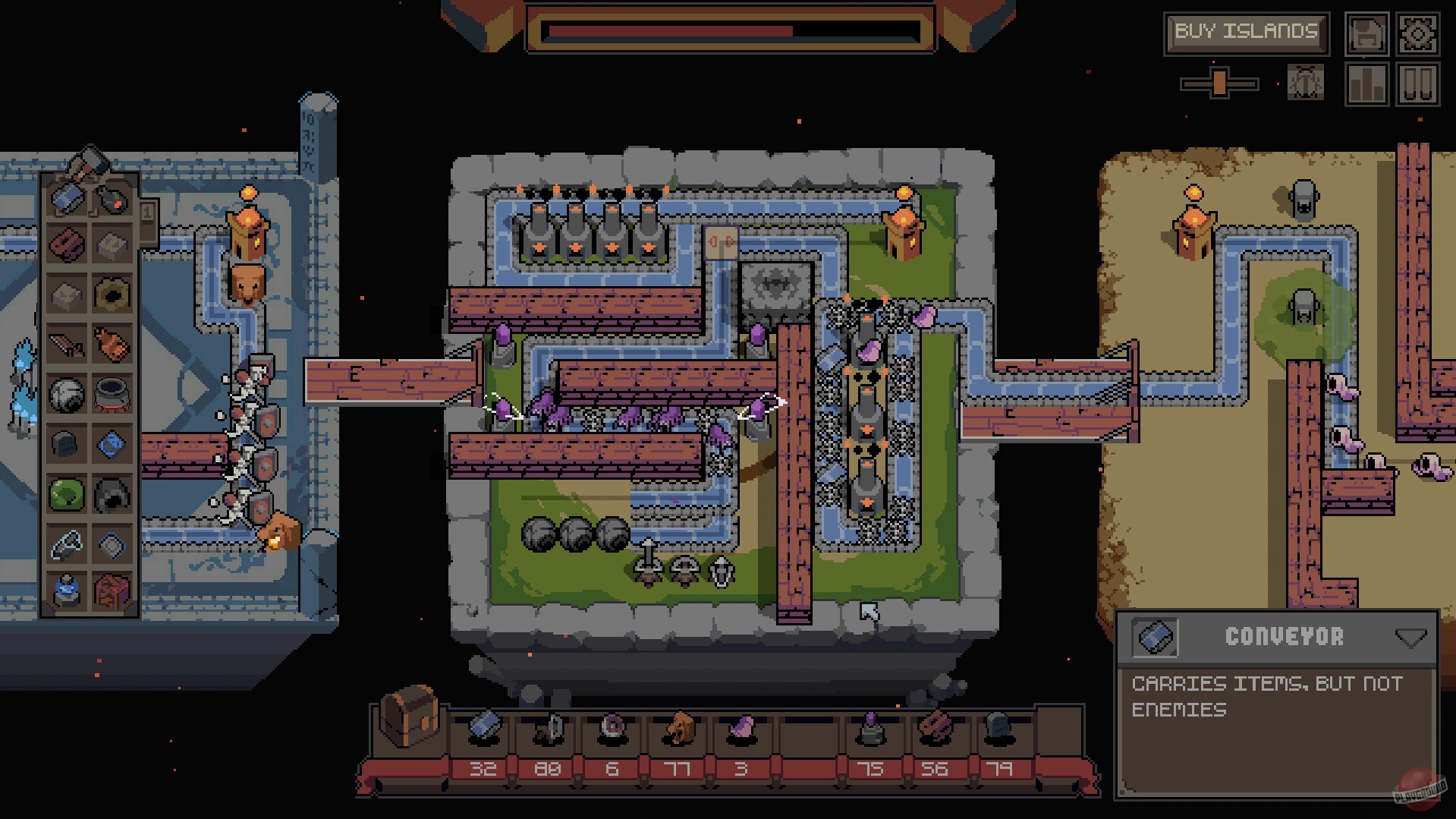Collapse the Conveyor info panel triangle
This screenshot has height=819, width=1456.
pos(1412,638)
